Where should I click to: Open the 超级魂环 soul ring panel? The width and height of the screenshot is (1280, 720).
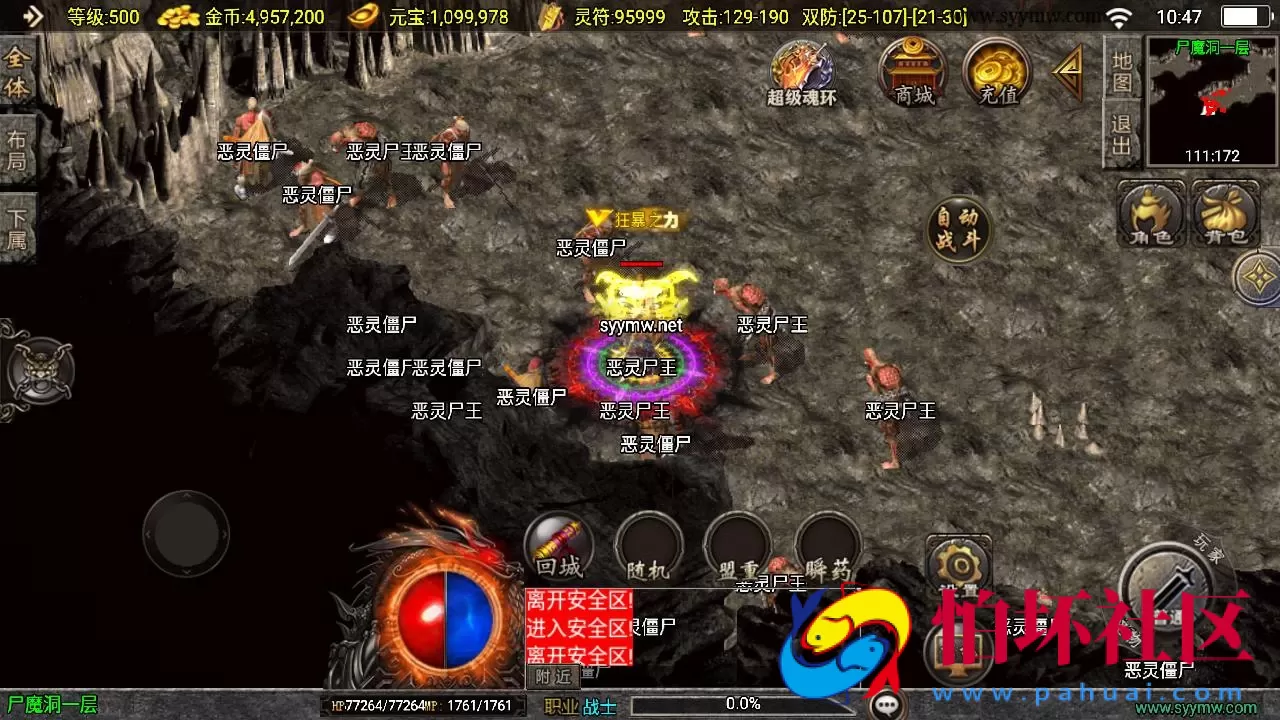[803, 70]
